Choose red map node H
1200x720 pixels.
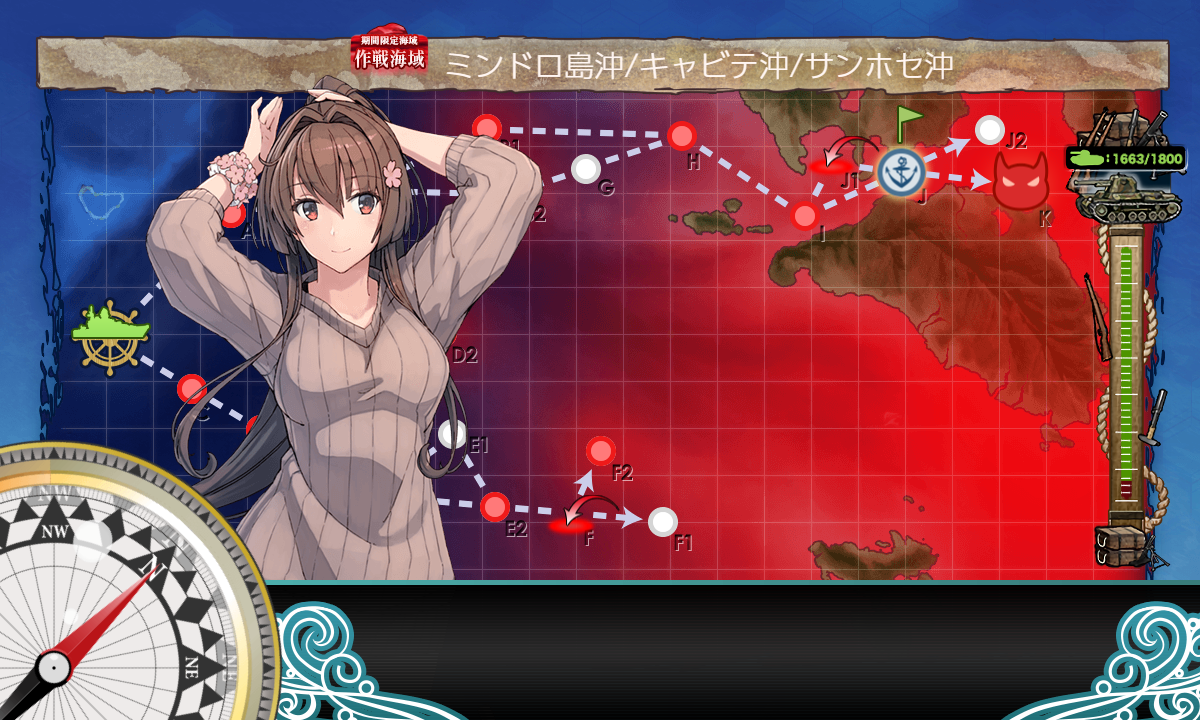(x=682, y=135)
